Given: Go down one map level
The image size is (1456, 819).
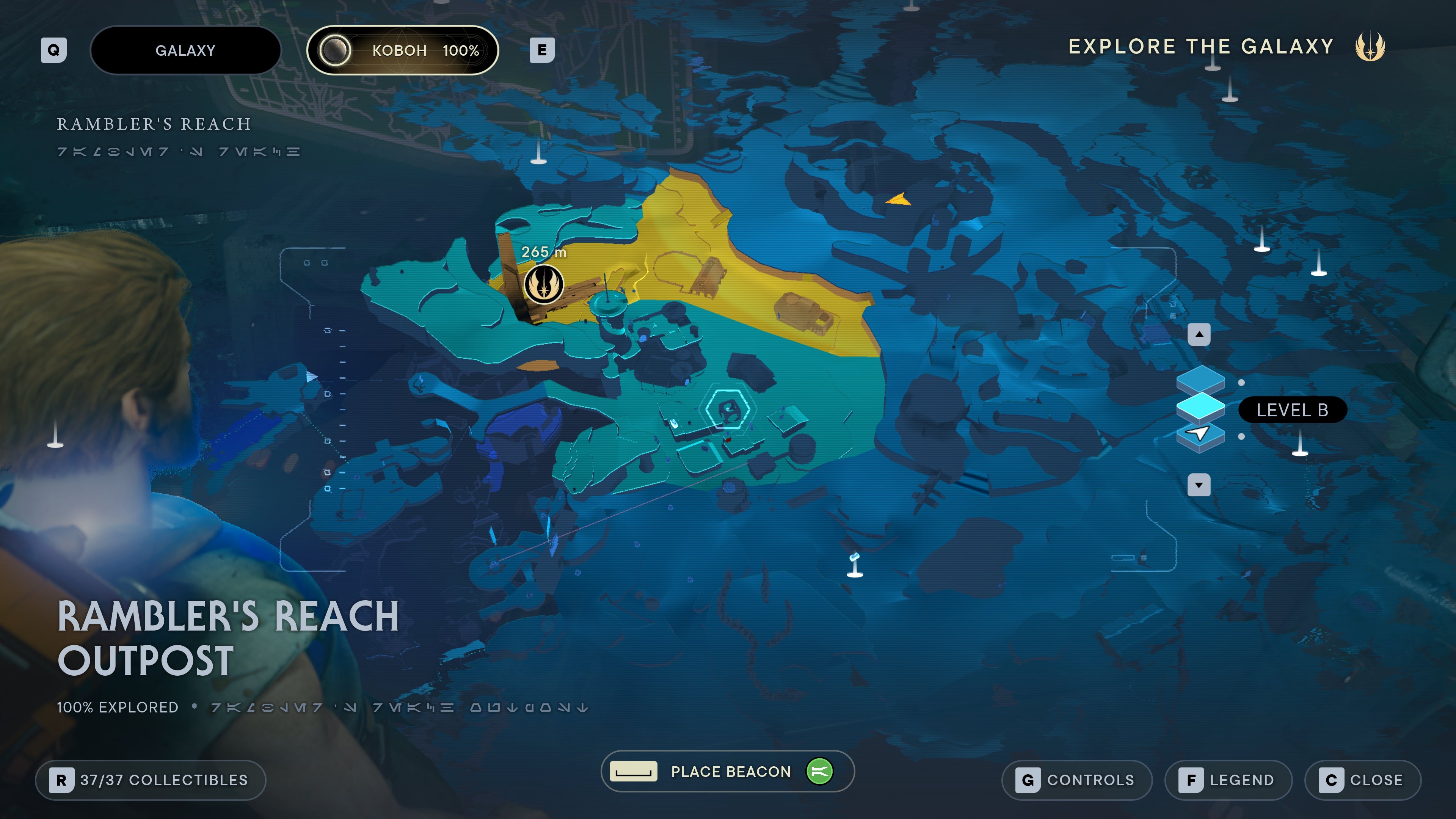Looking at the screenshot, I should point(1199,485).
